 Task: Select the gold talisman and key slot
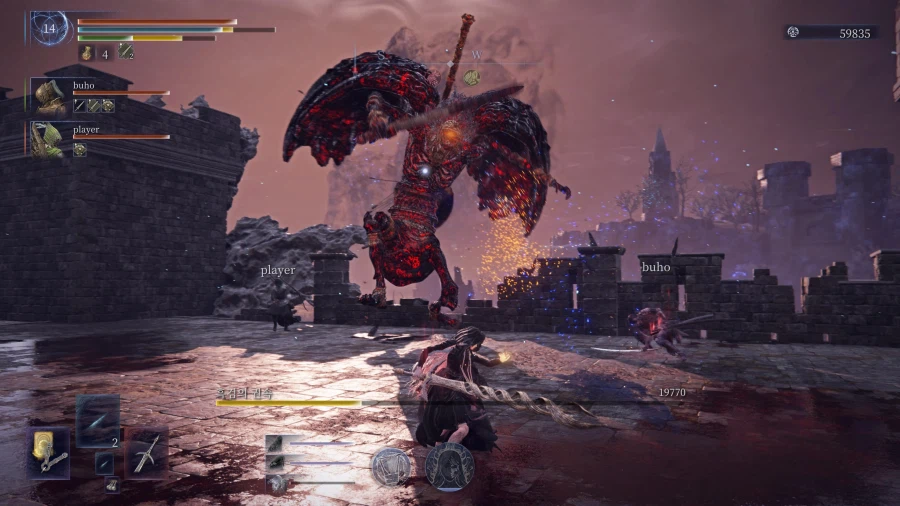[49, 453]
